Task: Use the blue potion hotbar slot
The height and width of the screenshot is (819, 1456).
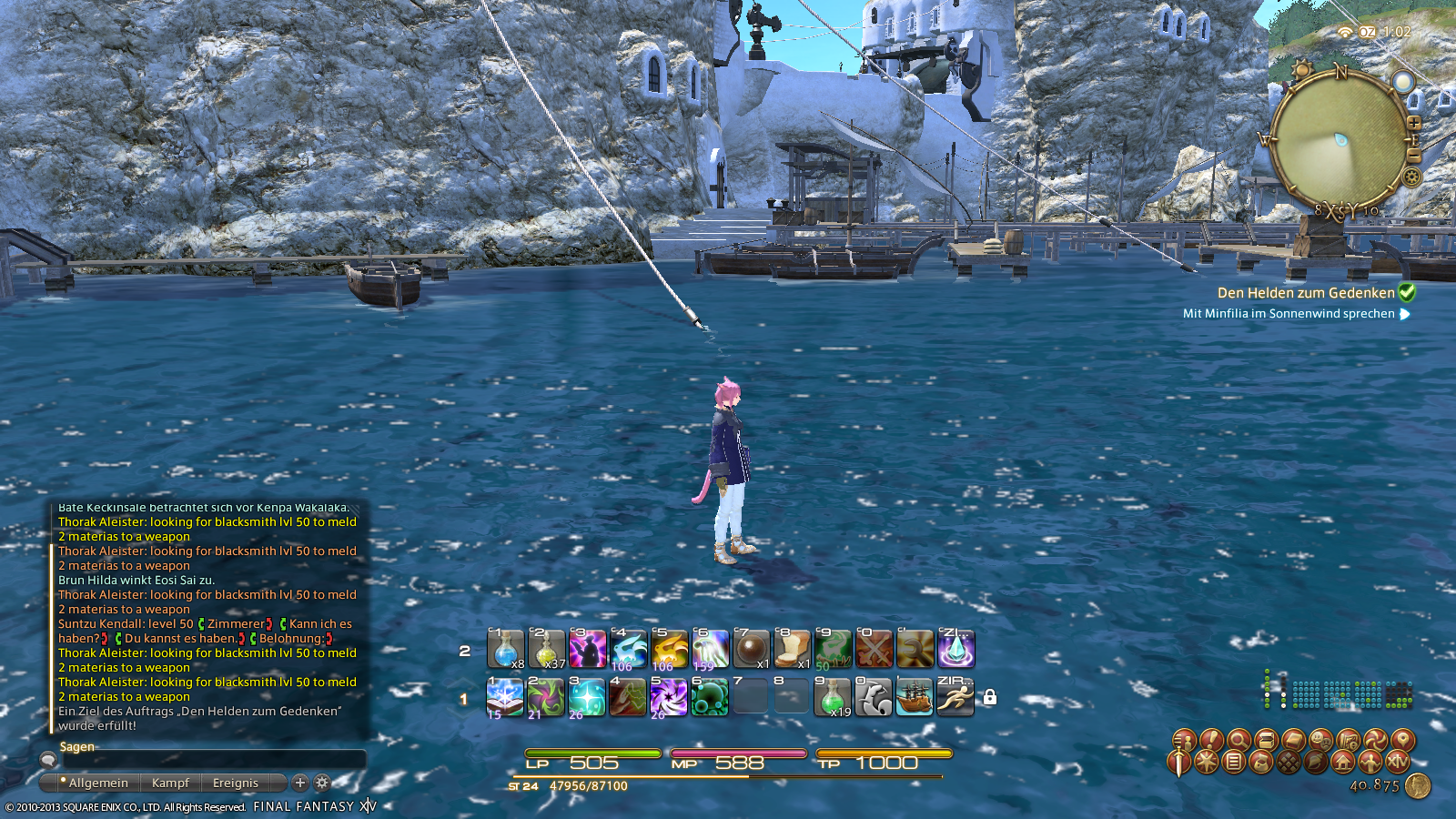Action: point(505,649)
